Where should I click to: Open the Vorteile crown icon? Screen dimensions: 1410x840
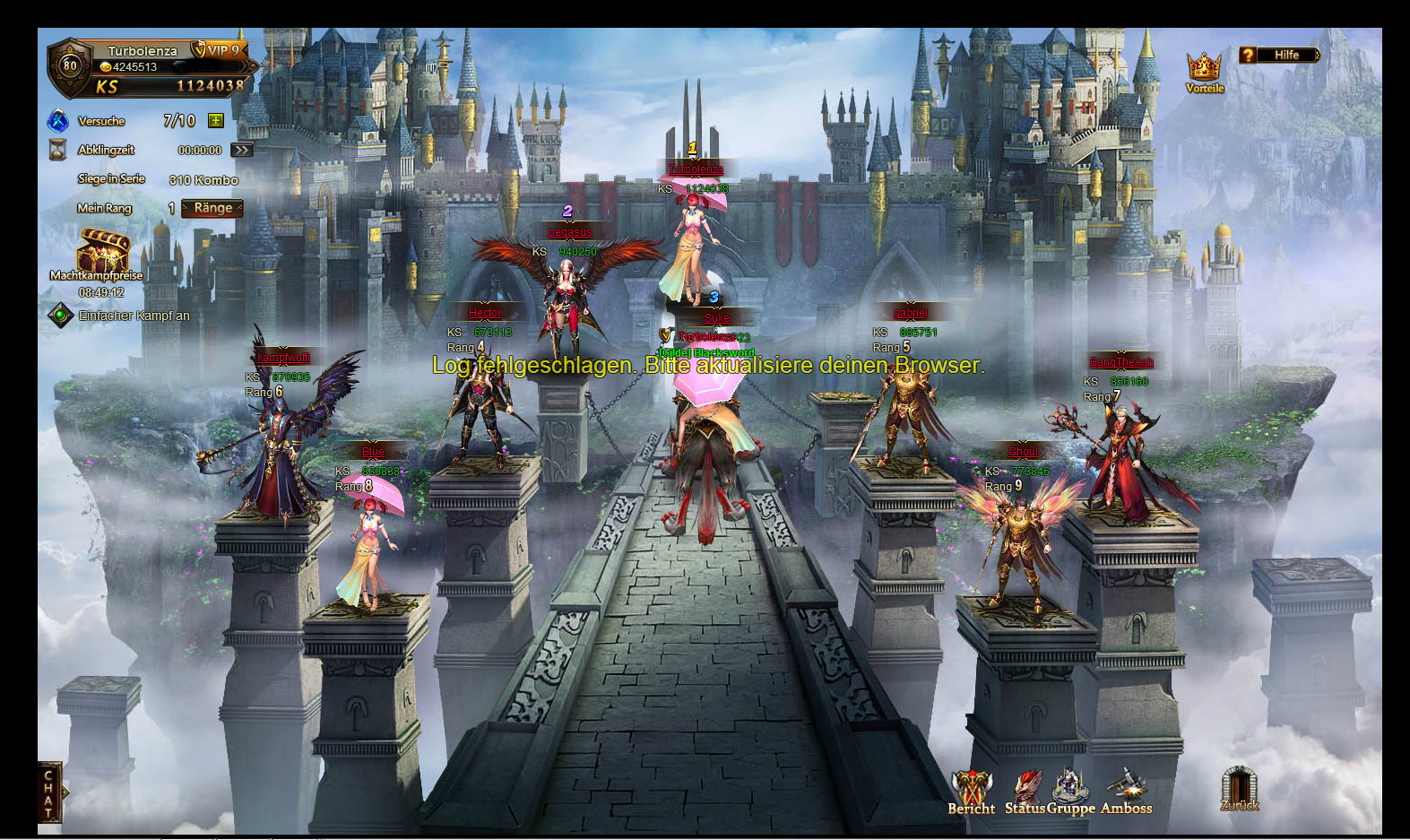coord(1204,68)
